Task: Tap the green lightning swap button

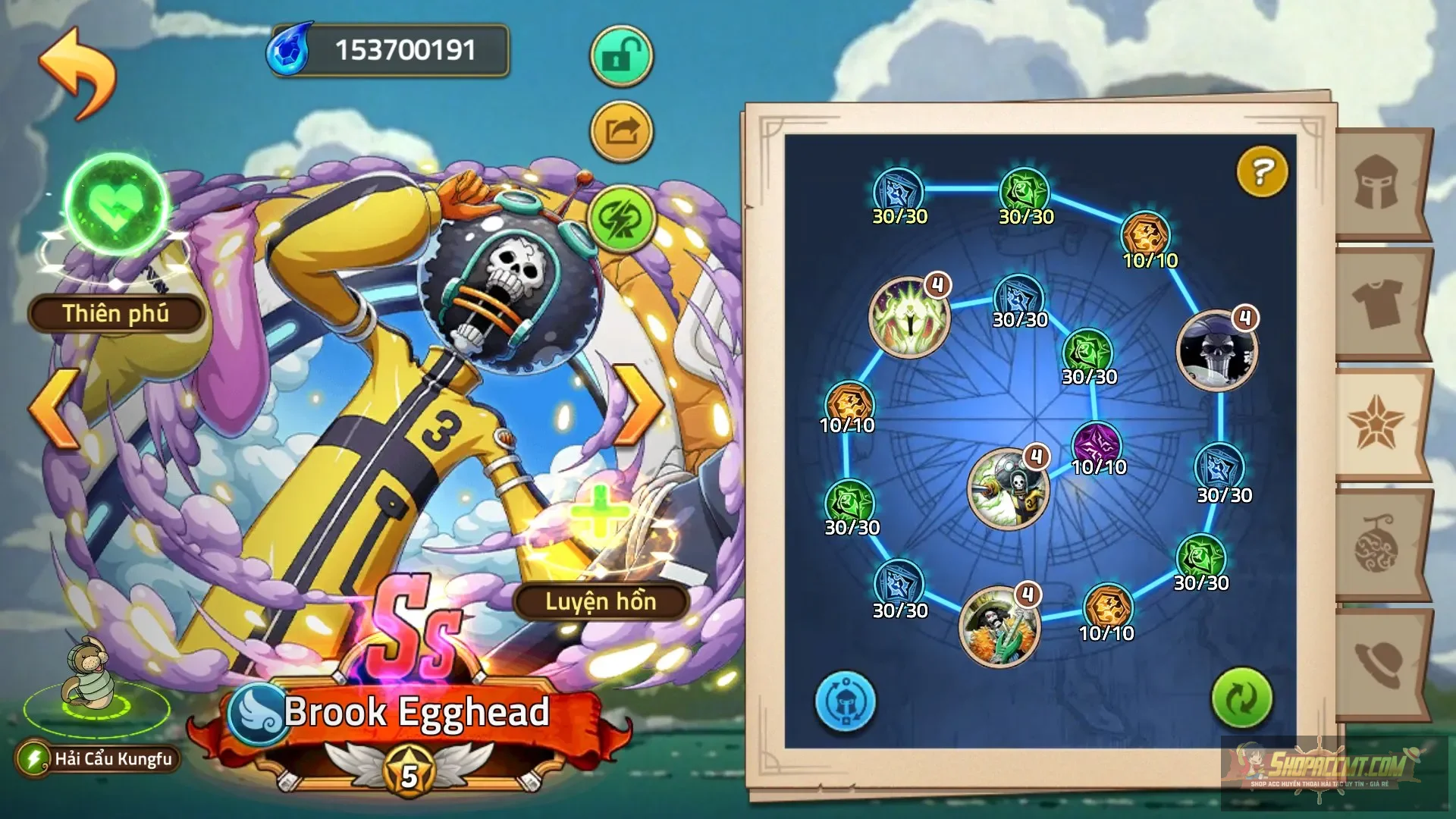Action: [x=621, y=218]
